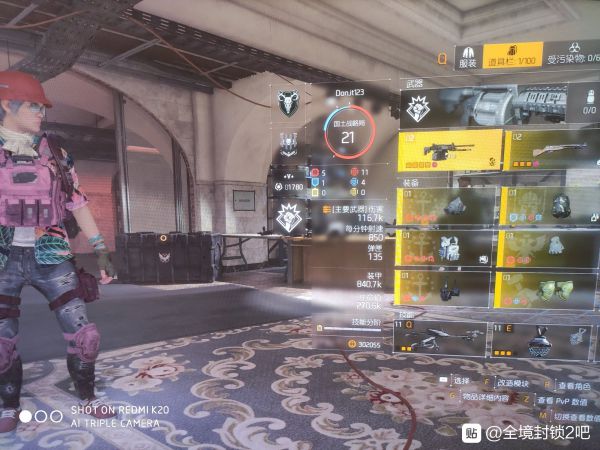This screenshot has width=600, height=450.
Task: Open the holster gear slot
Action: pos(447,289)
